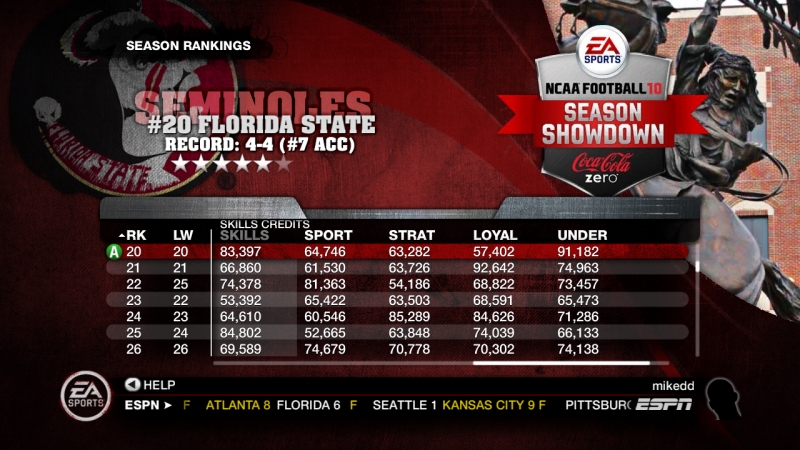This screenshot has width=800, height=450.
Task: Select the rank 20 highlighted row
Action: [400, 250]
